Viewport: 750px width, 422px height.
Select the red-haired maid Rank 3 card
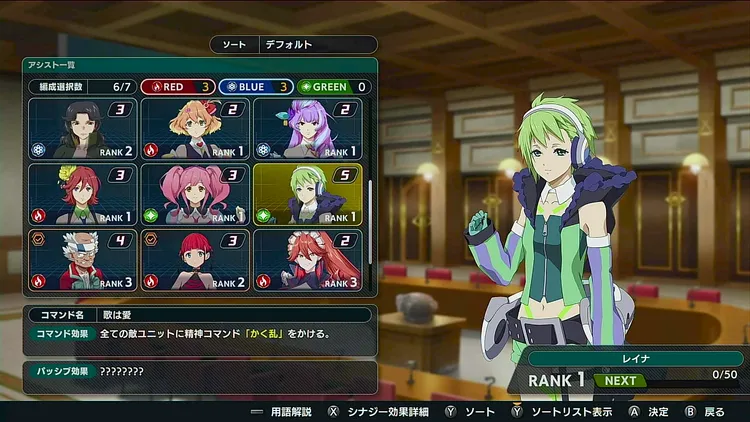(307, 260)
